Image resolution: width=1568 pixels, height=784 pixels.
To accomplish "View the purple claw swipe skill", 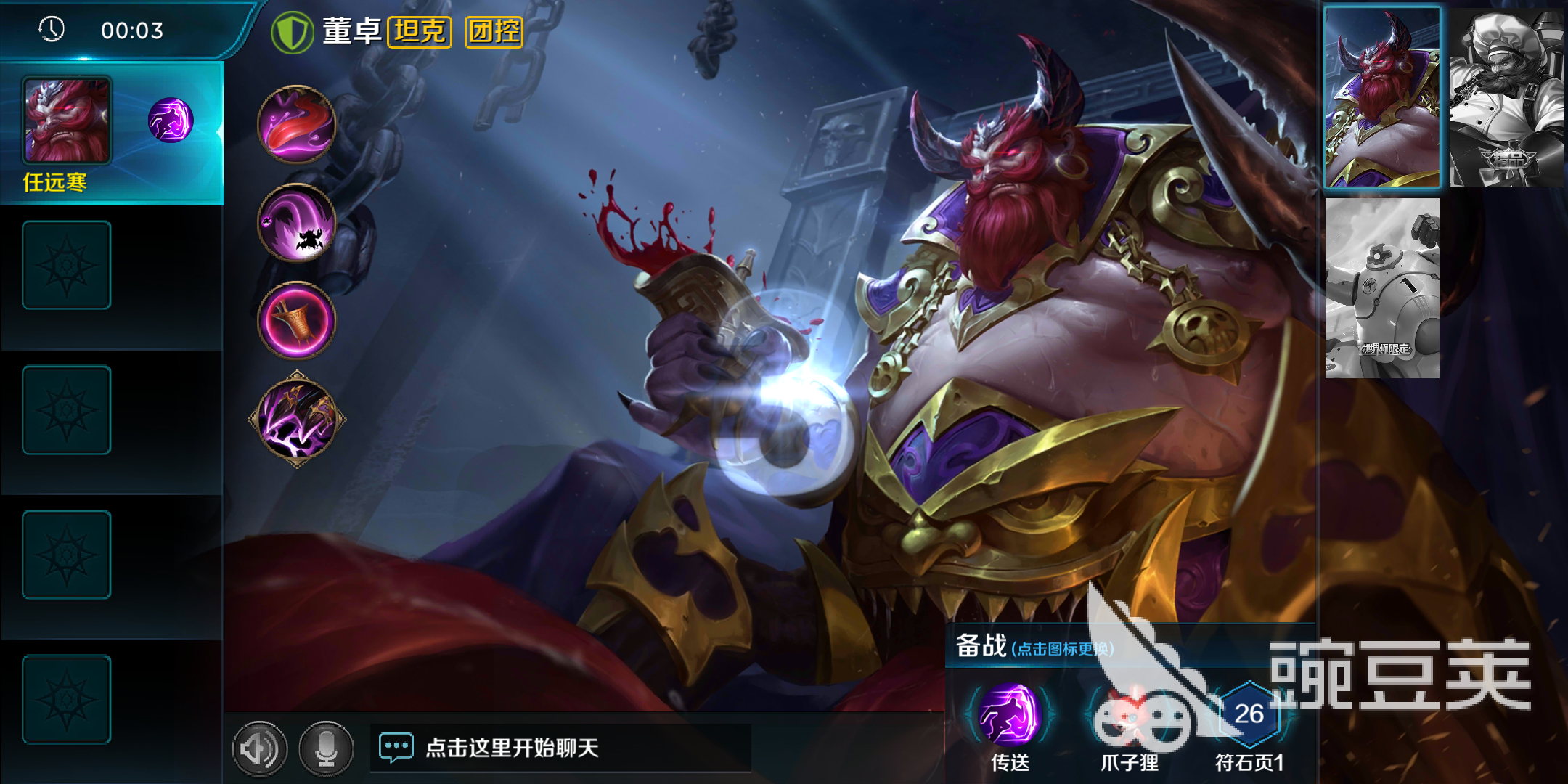I will pyautogui.click(x=297, y=222).
